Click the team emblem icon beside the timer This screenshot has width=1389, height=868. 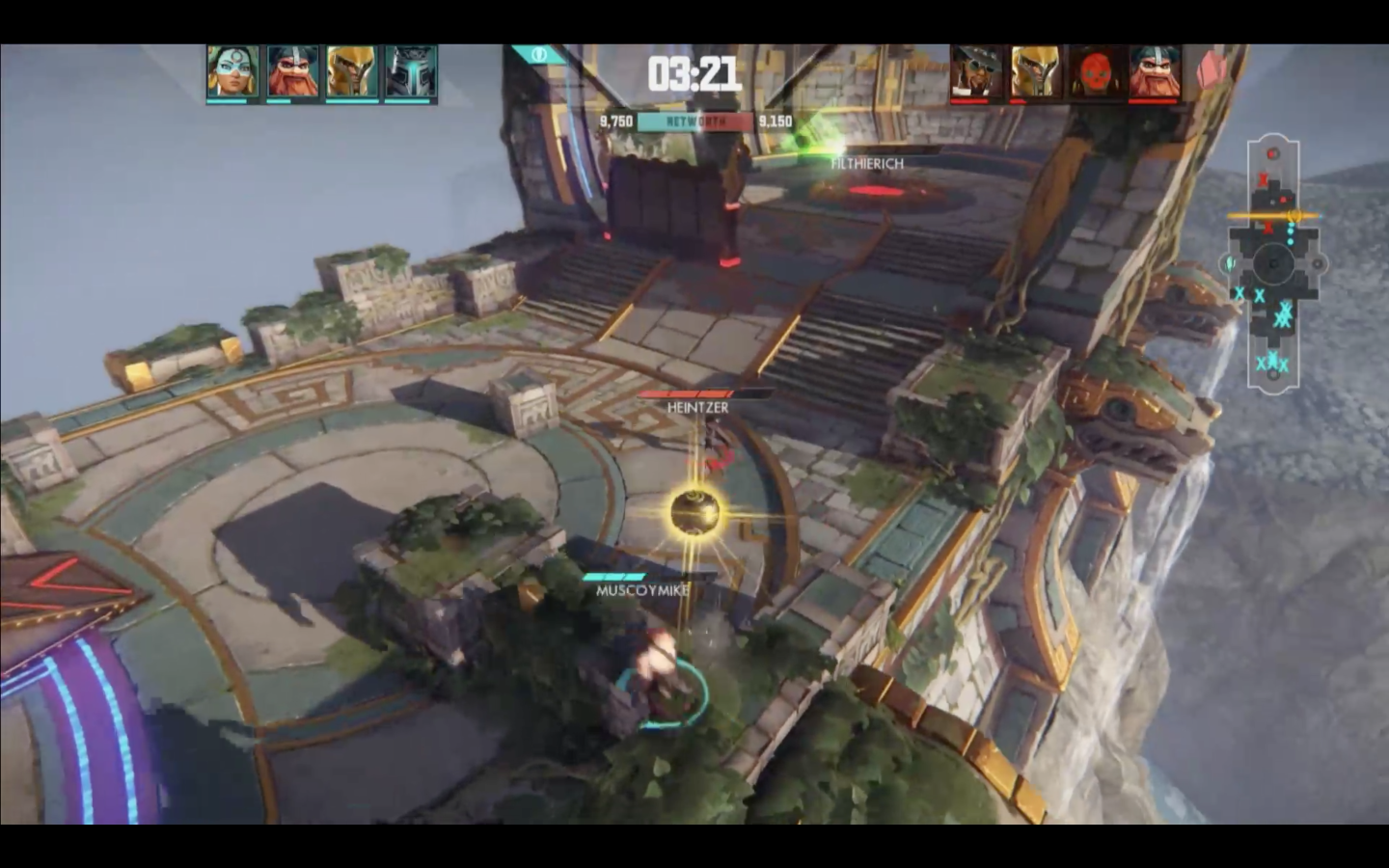coord(540,56)
